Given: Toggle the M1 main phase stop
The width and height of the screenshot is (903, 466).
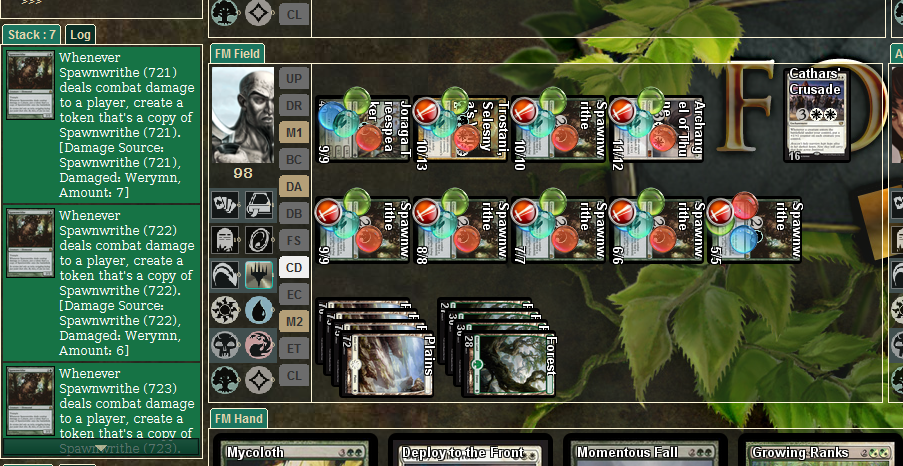Looking at the screenshot, I should (293, 132).
